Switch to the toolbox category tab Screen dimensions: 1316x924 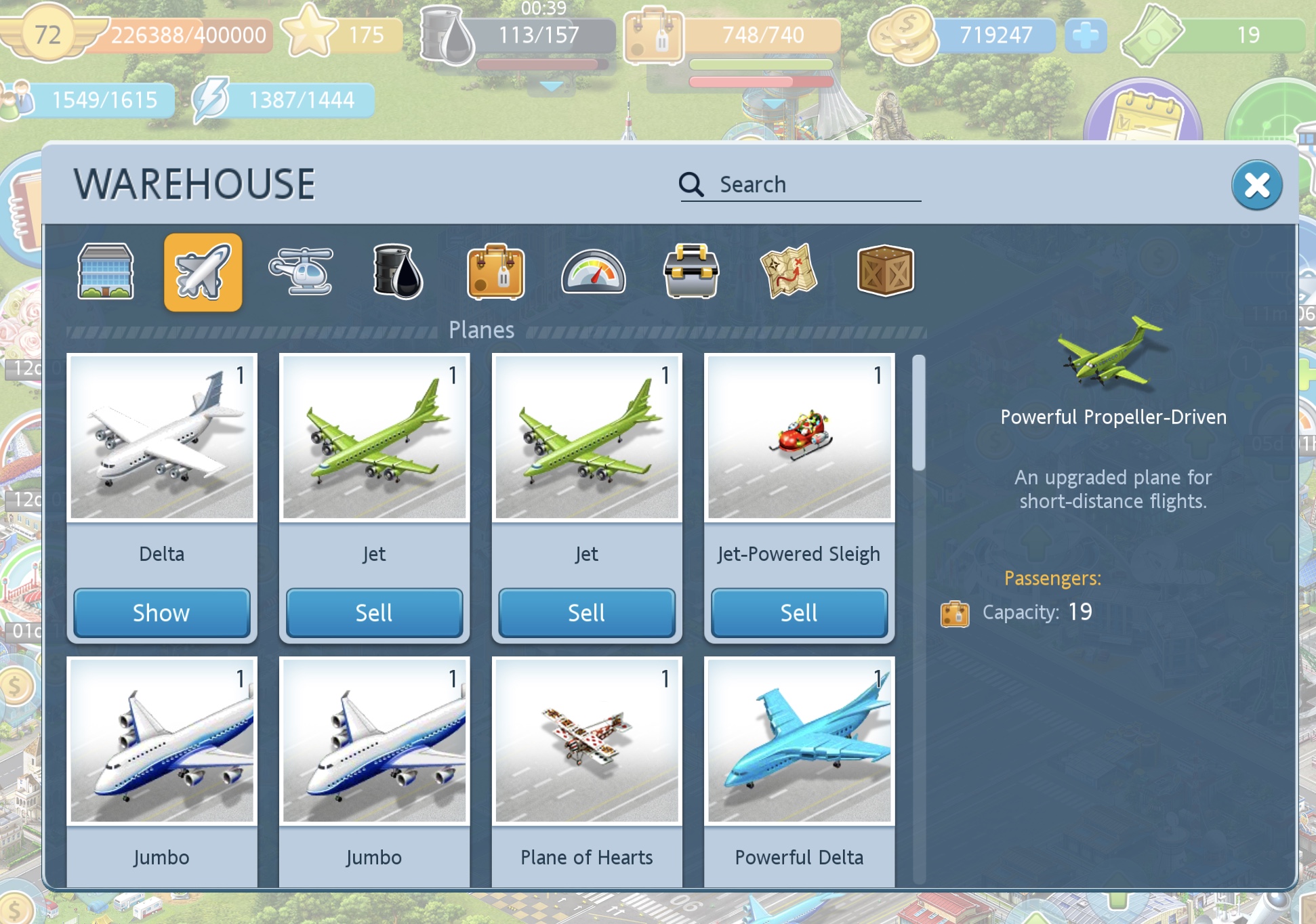[691, 272]
